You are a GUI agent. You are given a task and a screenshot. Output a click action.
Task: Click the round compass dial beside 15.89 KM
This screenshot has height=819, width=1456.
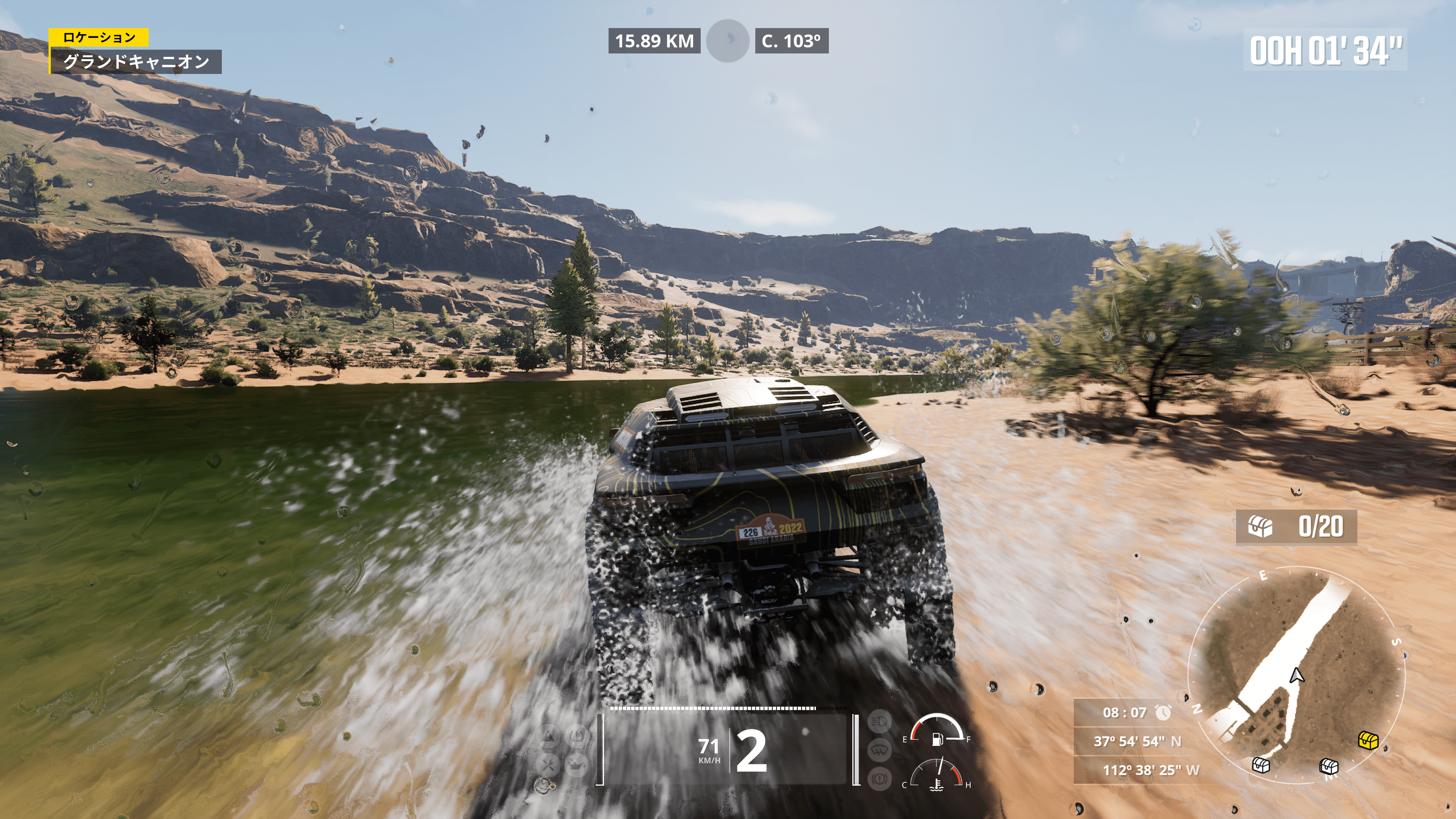[x=728, y=41]
